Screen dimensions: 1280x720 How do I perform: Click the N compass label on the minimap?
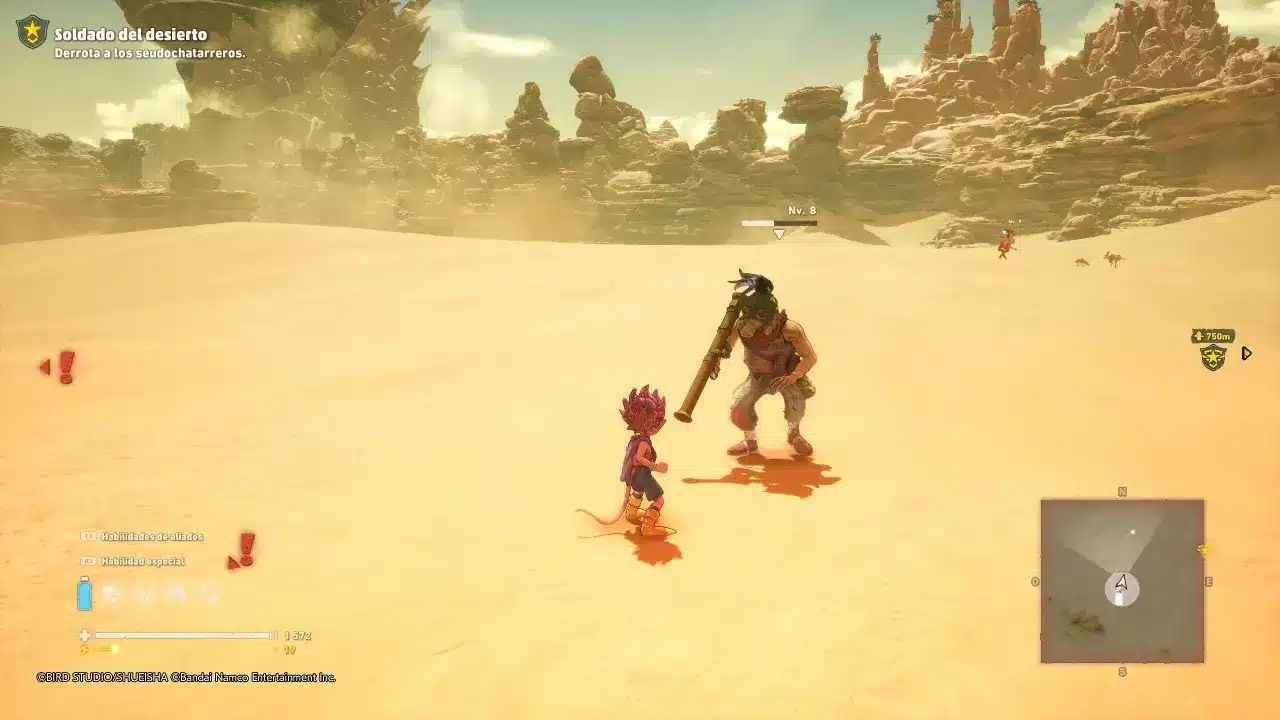[1122, 491]
